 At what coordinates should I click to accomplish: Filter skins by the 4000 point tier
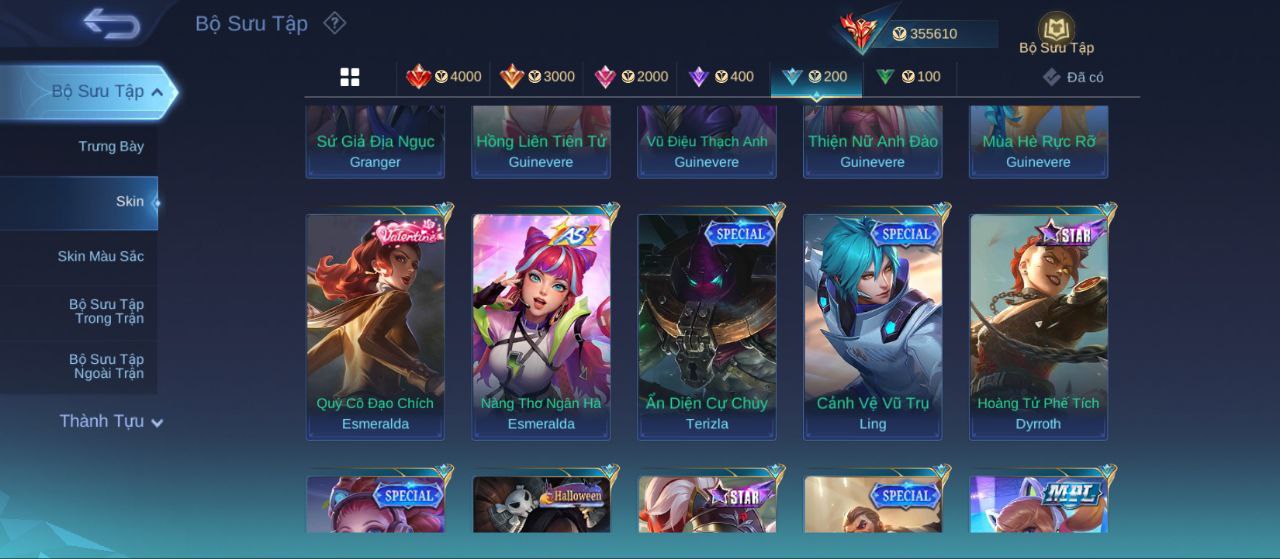pos(444,77)
